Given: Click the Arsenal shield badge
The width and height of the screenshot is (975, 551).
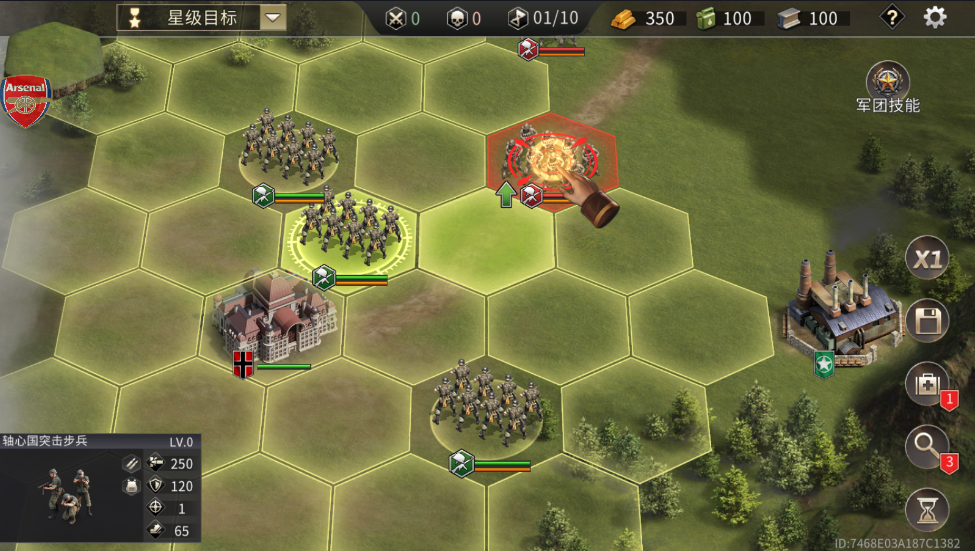Looking at the screenshot, I should click(26, 100).
